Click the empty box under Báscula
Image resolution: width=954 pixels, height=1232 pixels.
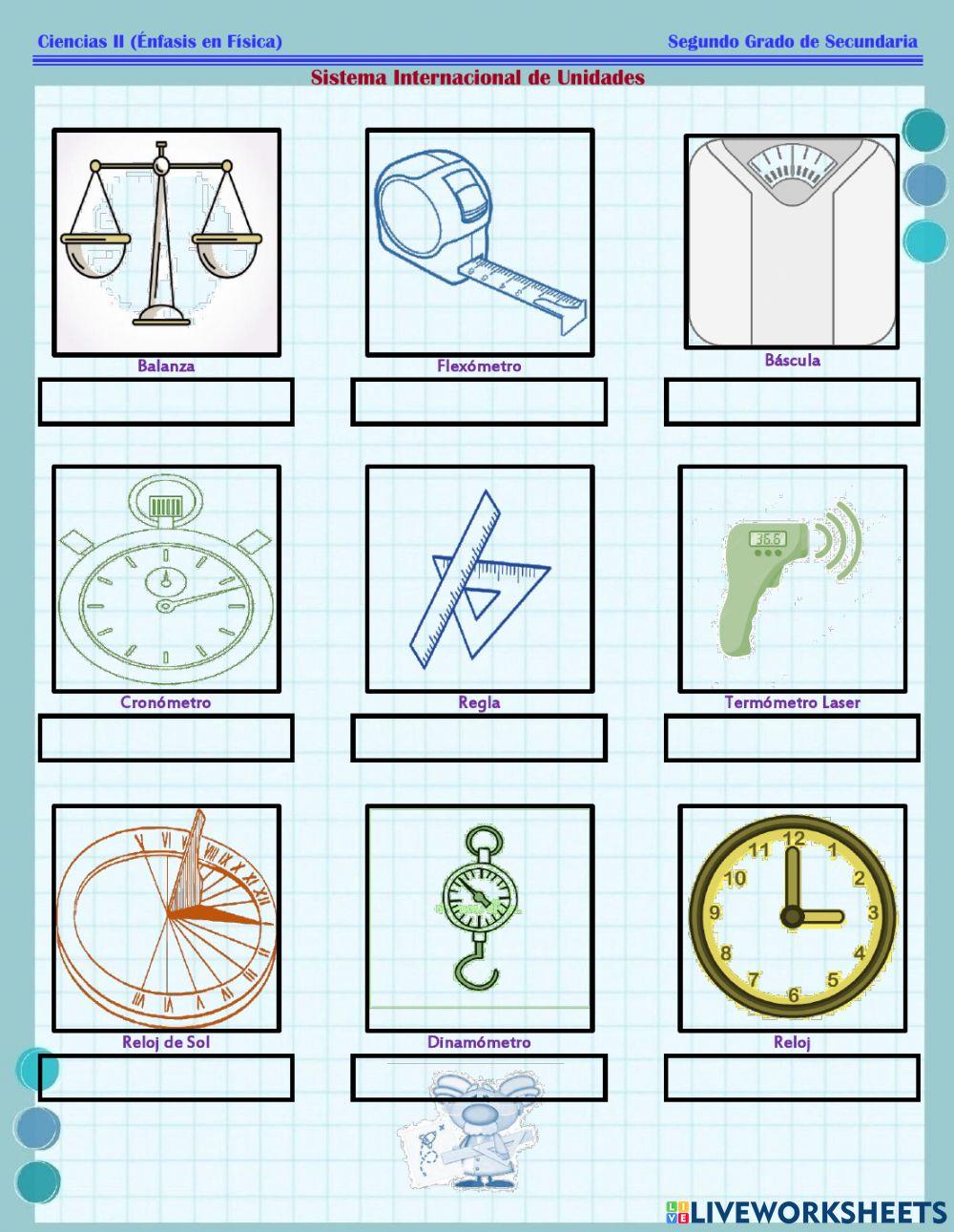tap(792, 402)
